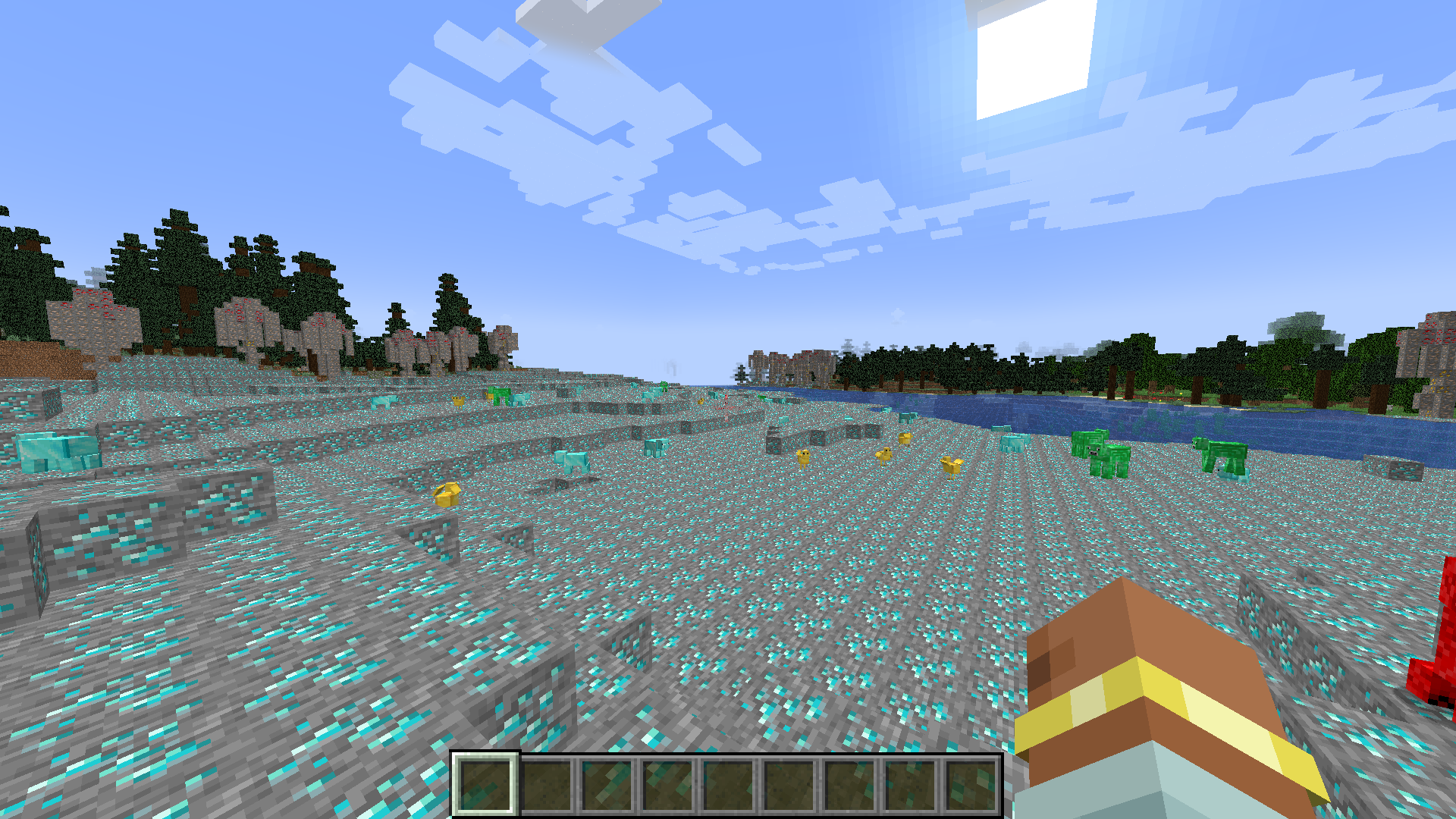
Task: Select the seventh hotbar slot
Action: coord(848,786)
